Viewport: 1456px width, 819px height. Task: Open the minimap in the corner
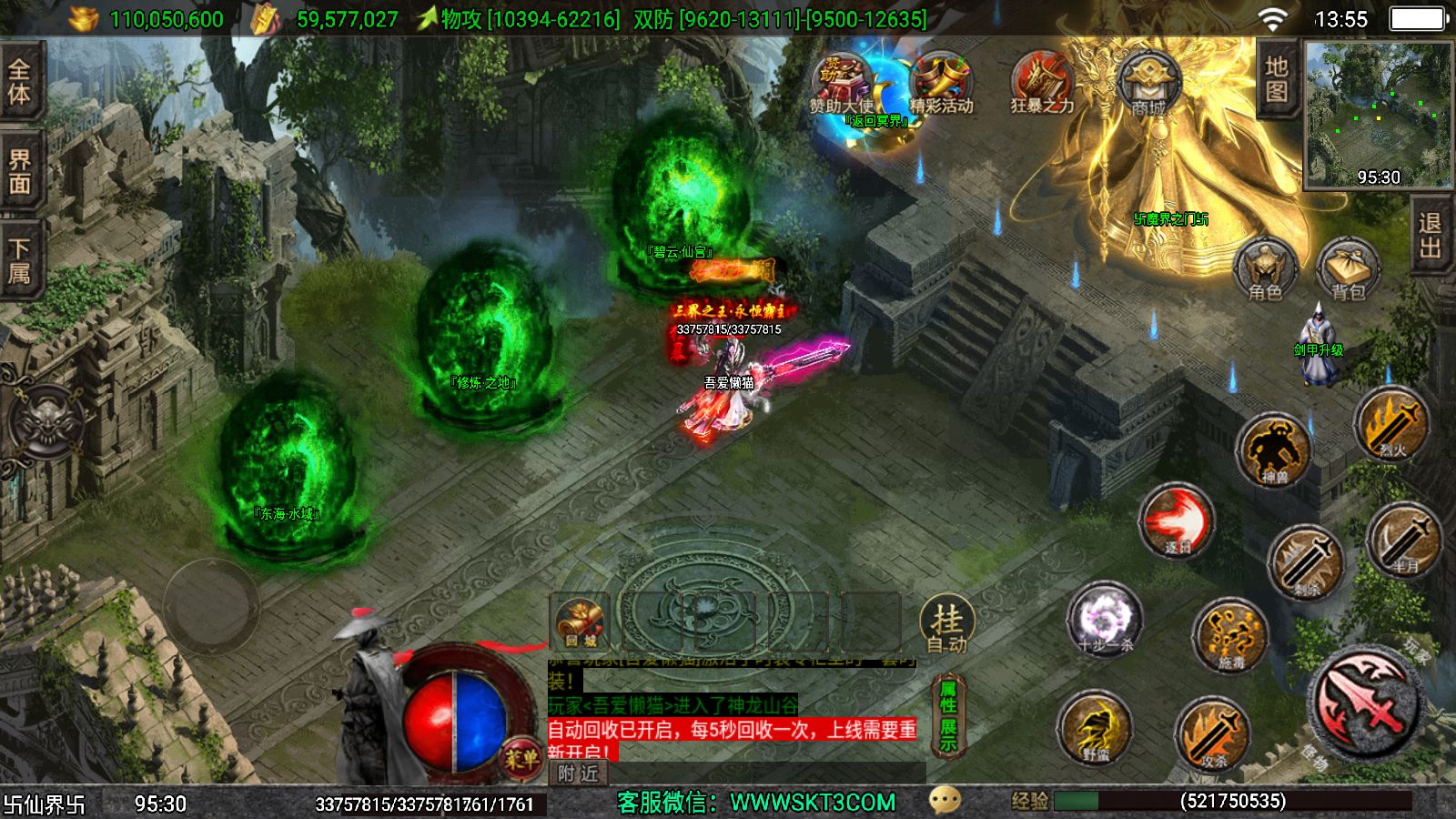(x=1378, y=115)
